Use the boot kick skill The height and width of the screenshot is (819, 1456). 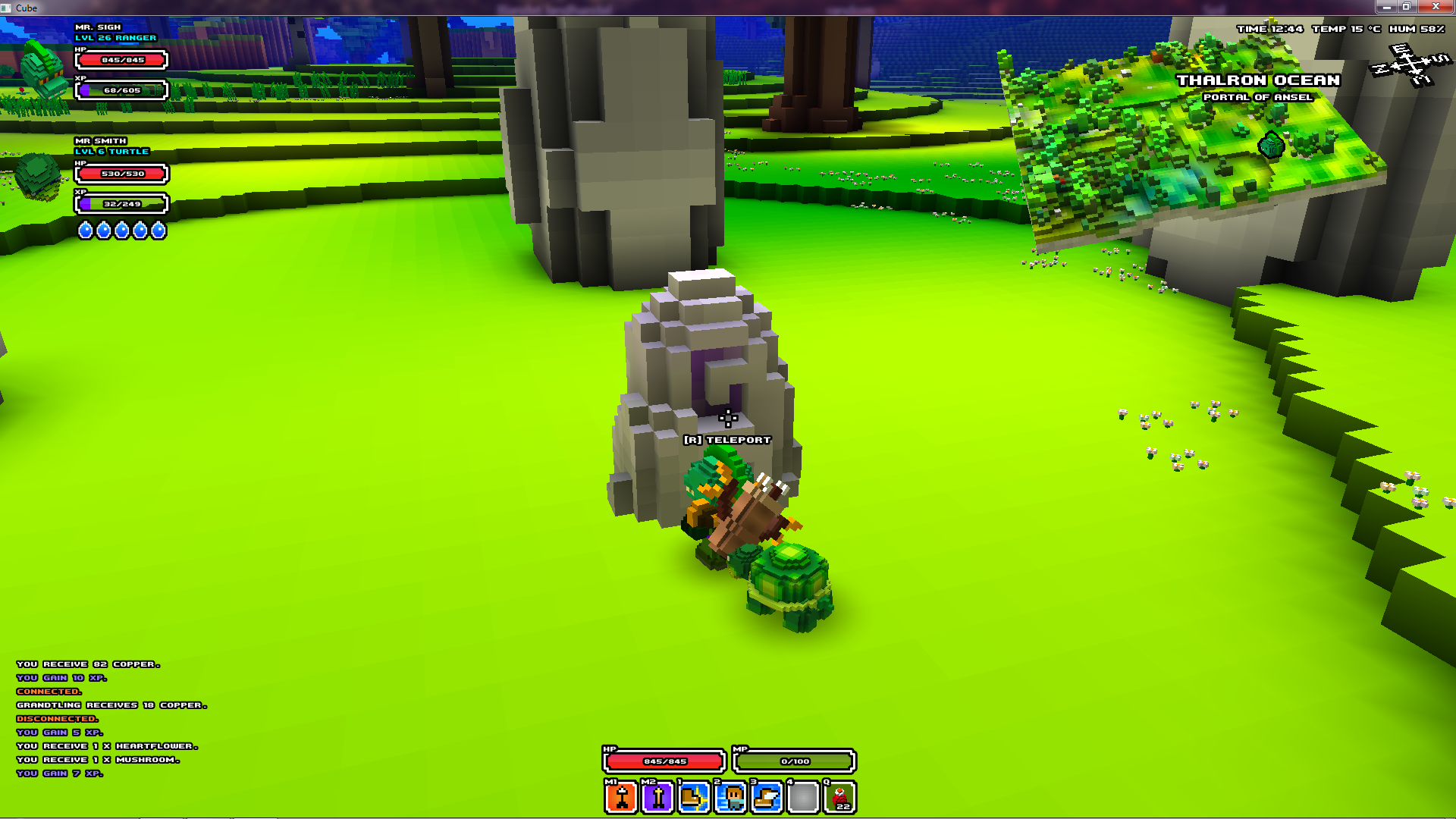tap(694, 798)
